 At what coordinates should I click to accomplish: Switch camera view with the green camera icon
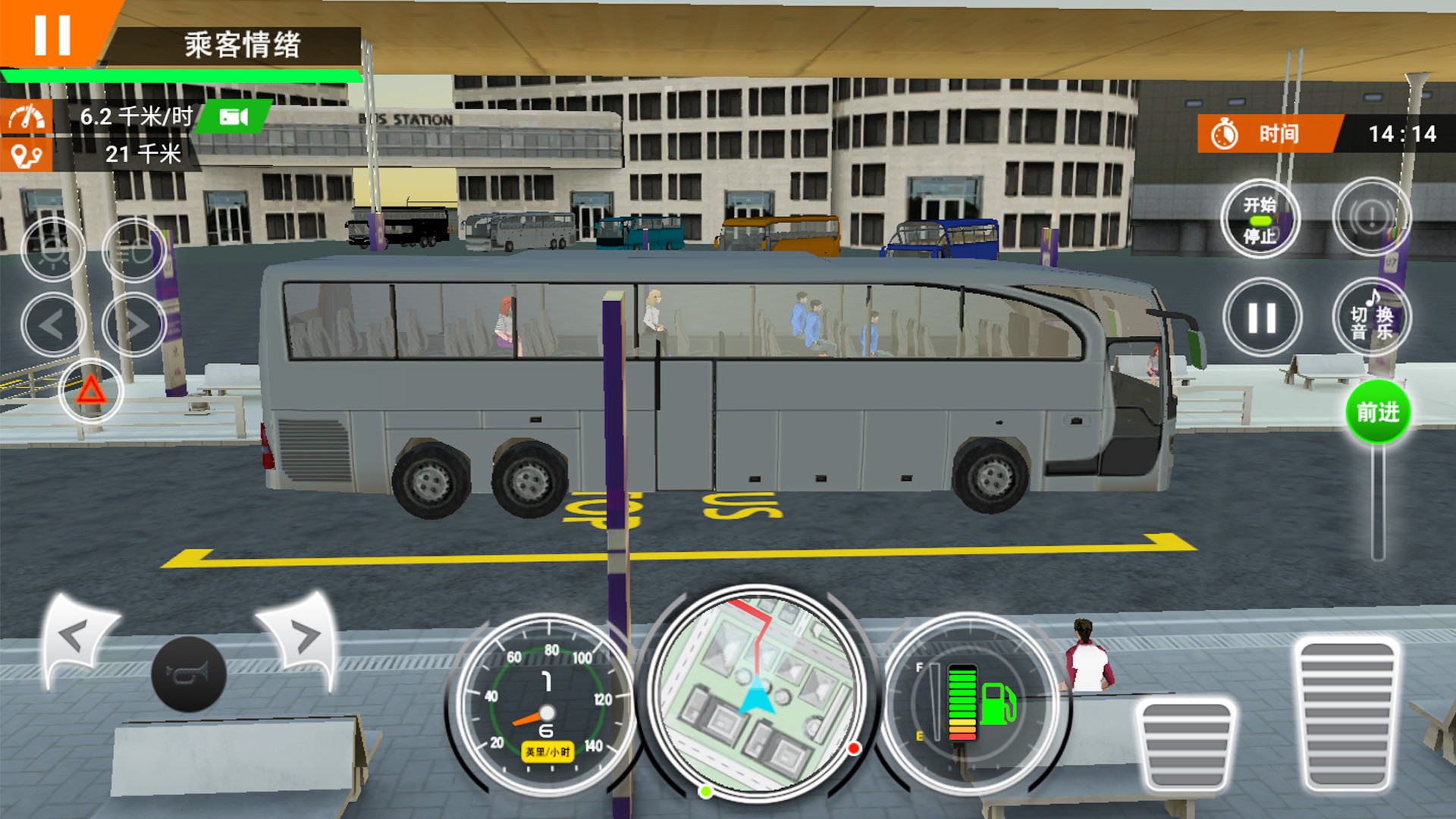(x=234, y=117)
